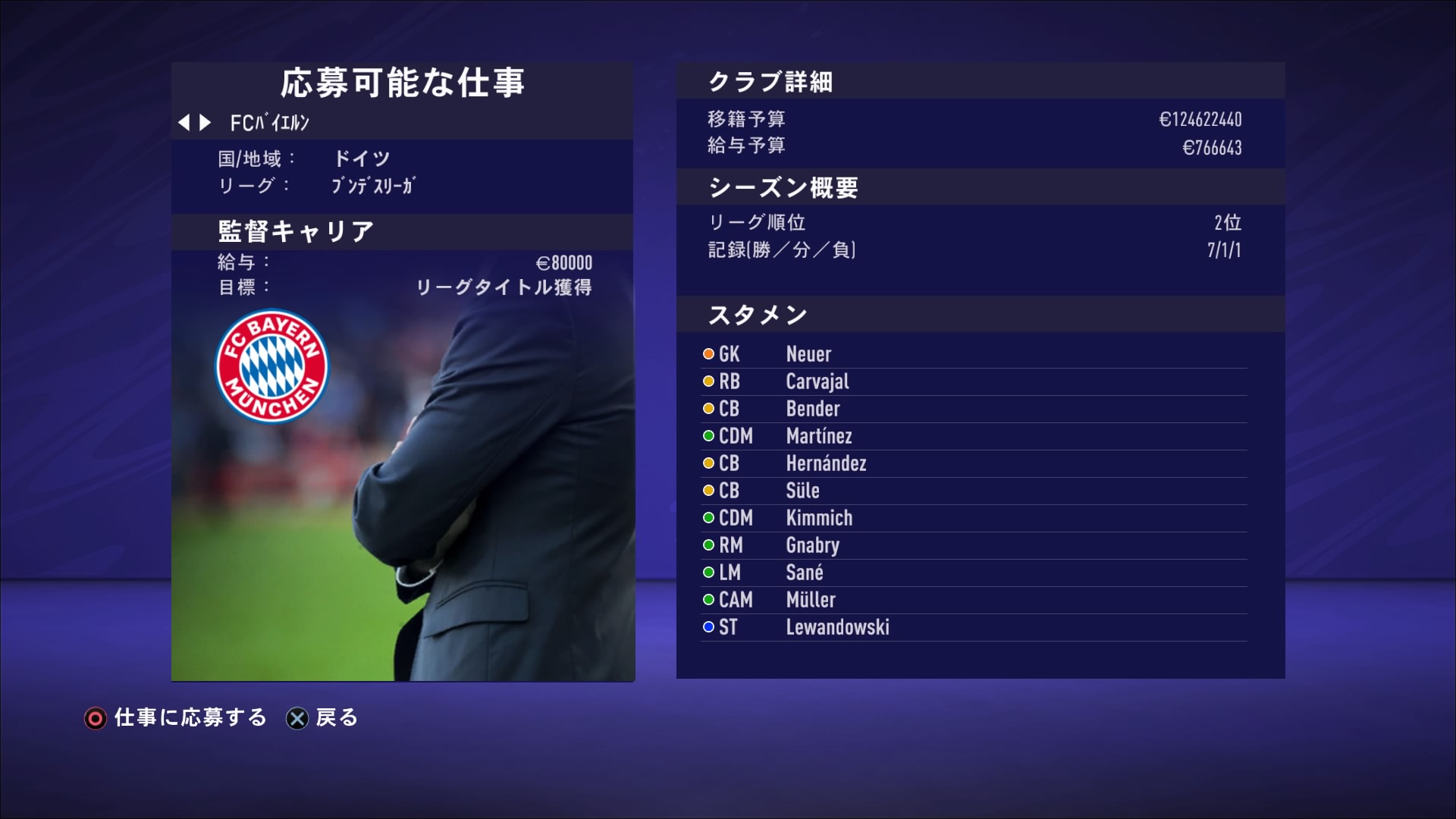Click the green fitness dot beside Gnabry
Viewport: 1456px width, 819px height.
[x=707, y=545]
